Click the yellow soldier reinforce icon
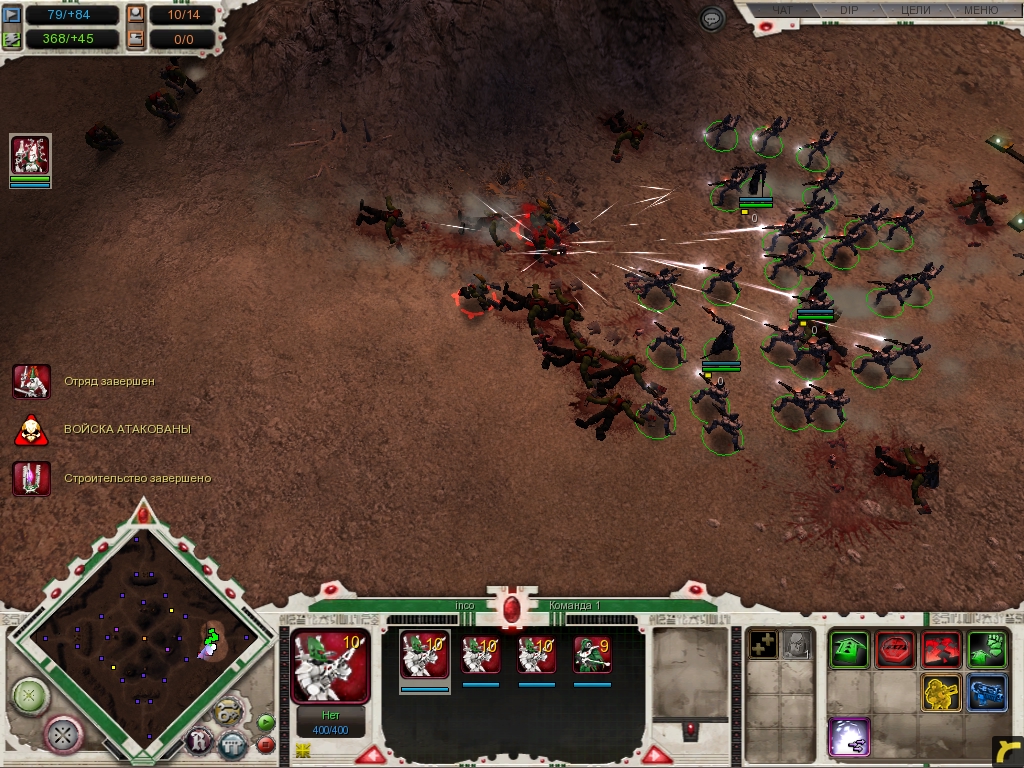This screenshot has height=768, width=1024. coord(941,693)
